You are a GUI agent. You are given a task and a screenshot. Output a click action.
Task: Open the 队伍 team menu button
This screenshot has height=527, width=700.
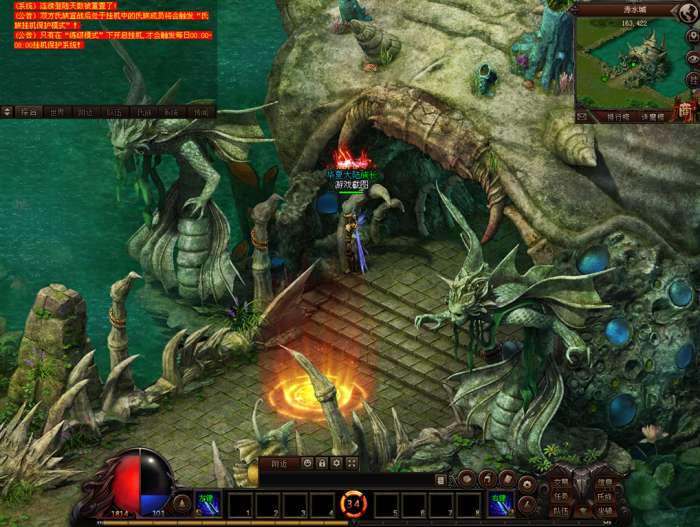(x=563, y=509)
